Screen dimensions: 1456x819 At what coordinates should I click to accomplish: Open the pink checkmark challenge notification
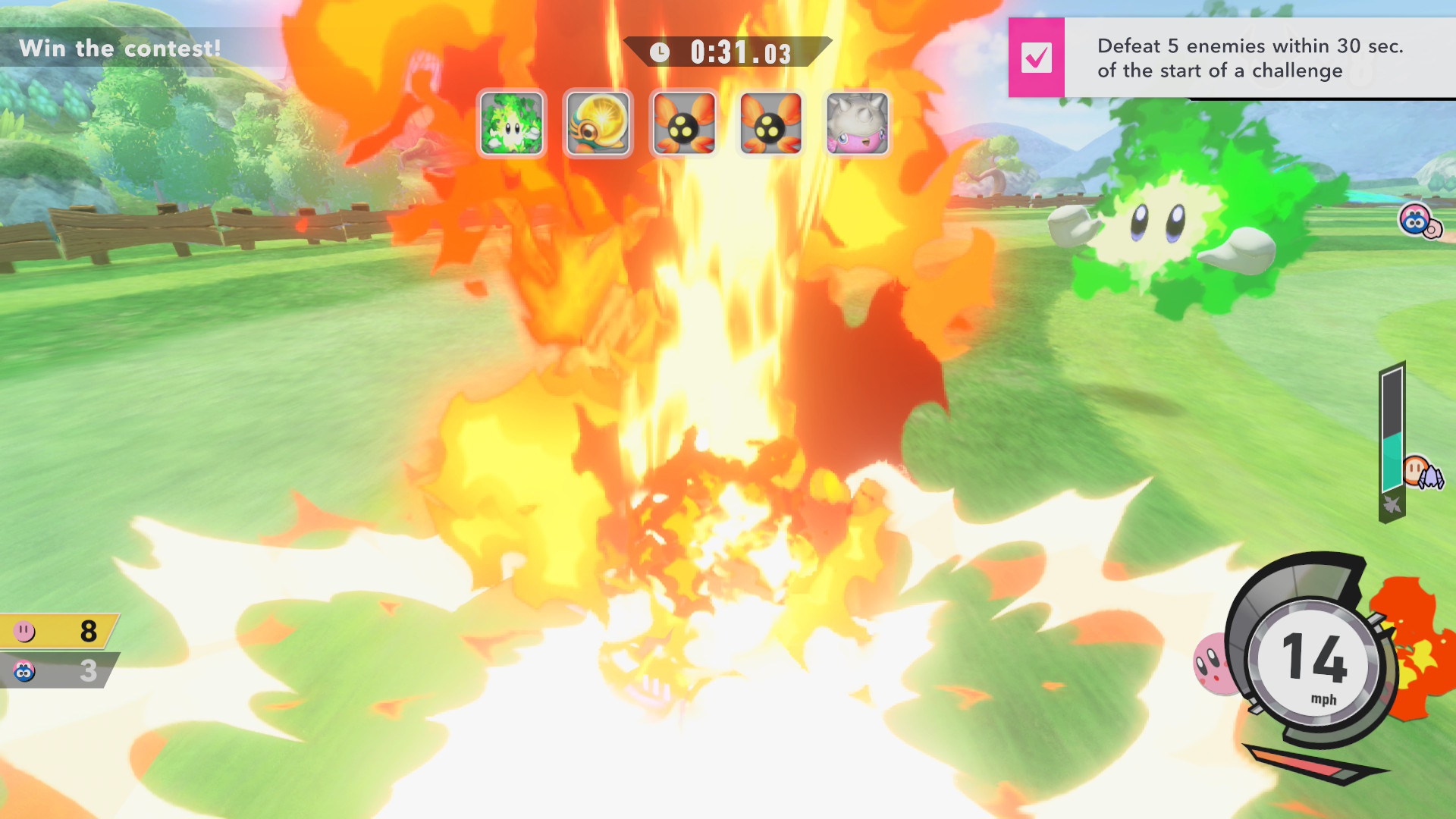point(1036,58)
